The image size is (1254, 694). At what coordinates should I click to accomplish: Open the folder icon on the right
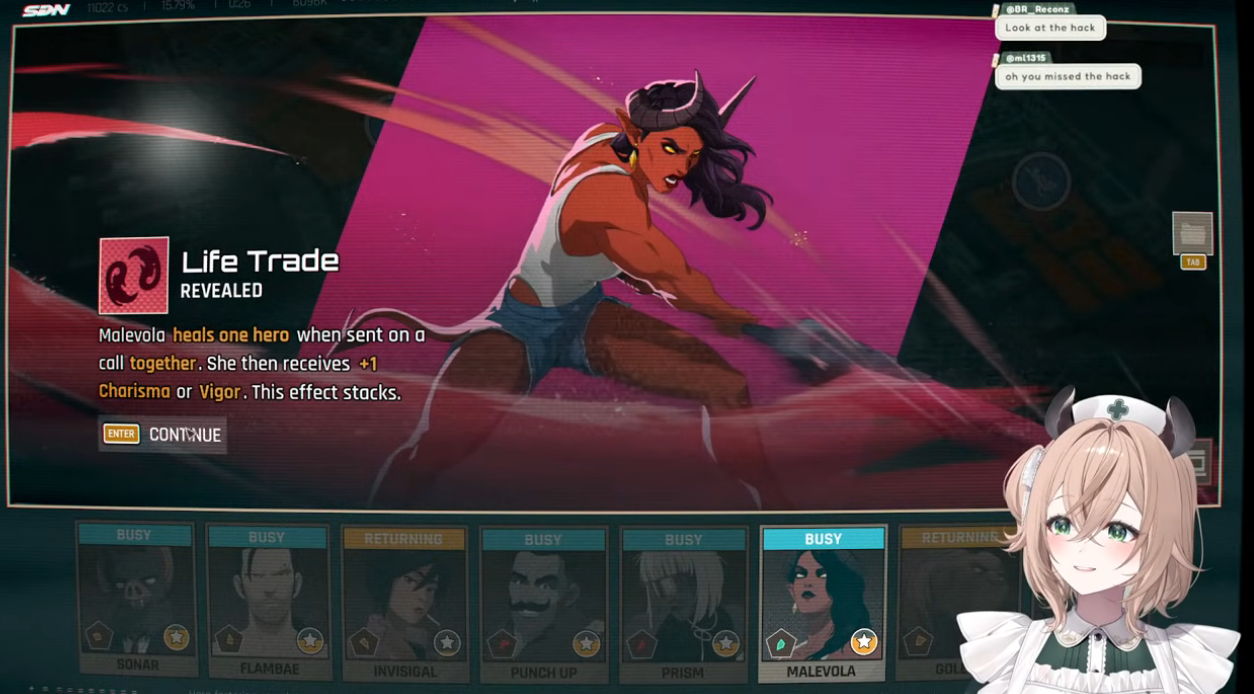1192,234
